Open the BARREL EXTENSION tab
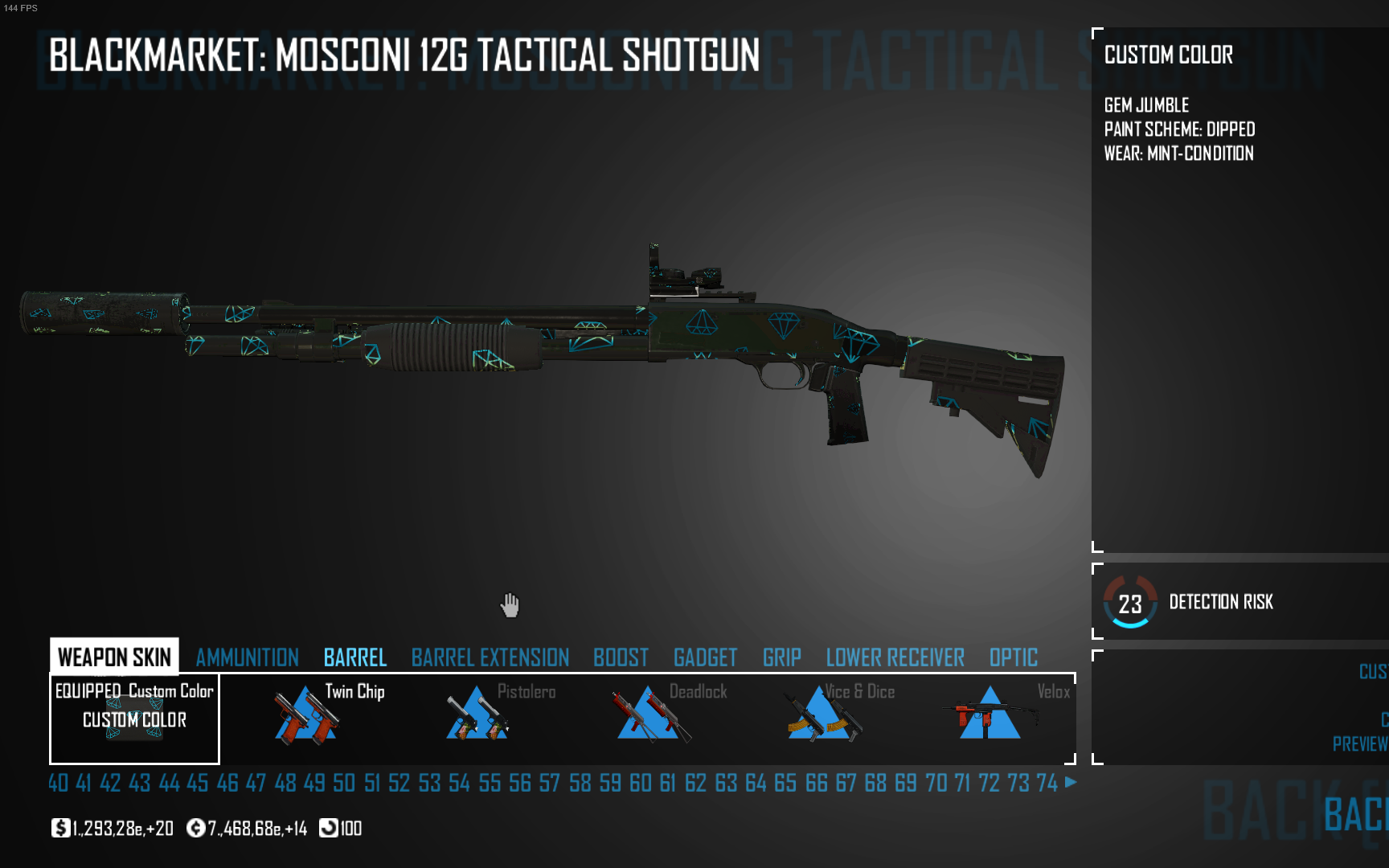Image resolution: width=1389 pixels, height=868 pixels. pos(489,657)
